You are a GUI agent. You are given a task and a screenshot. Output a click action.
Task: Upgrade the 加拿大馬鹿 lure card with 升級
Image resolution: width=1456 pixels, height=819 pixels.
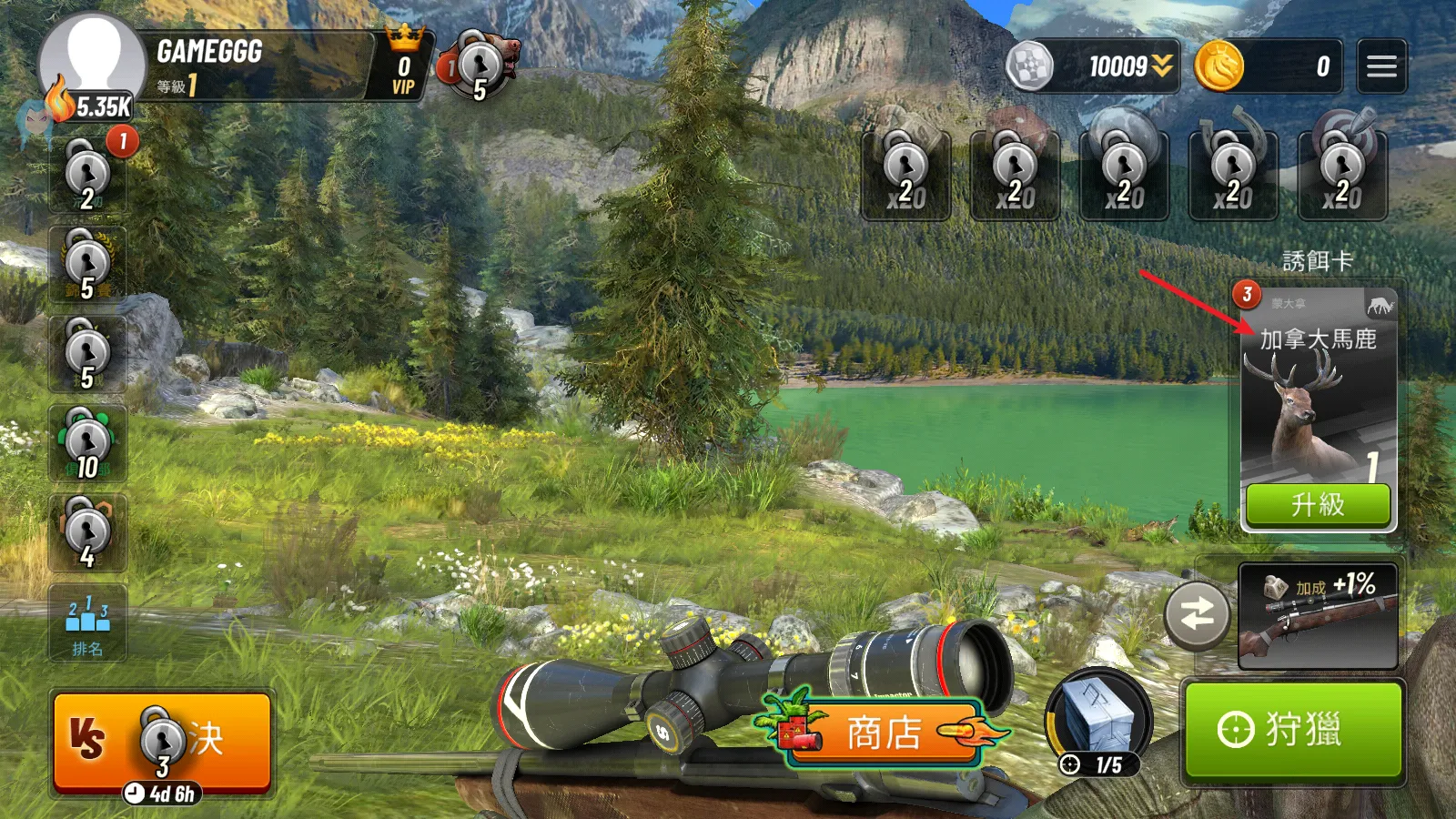[1318, 504]
